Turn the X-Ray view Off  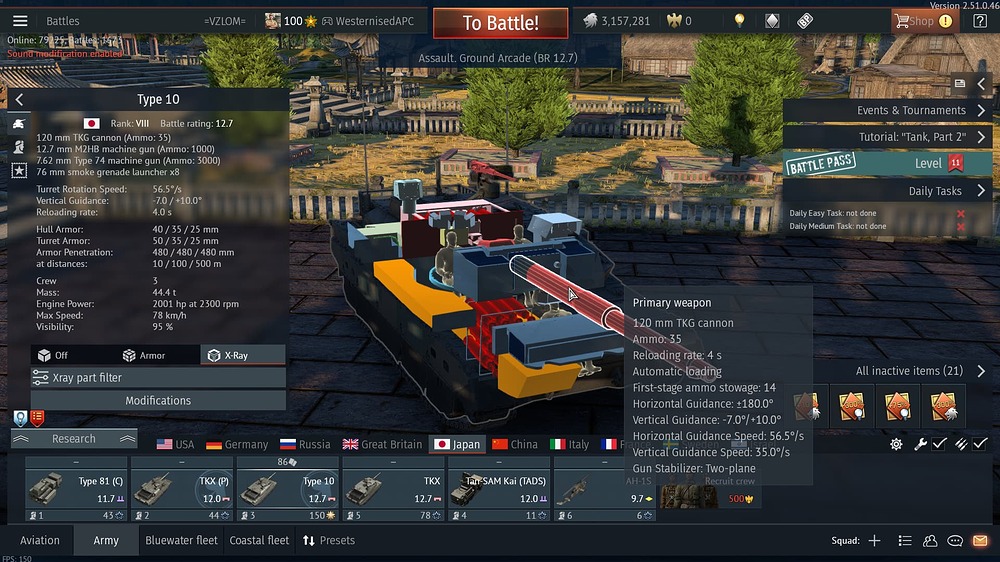pyautogui.click(x=54, y=355)
